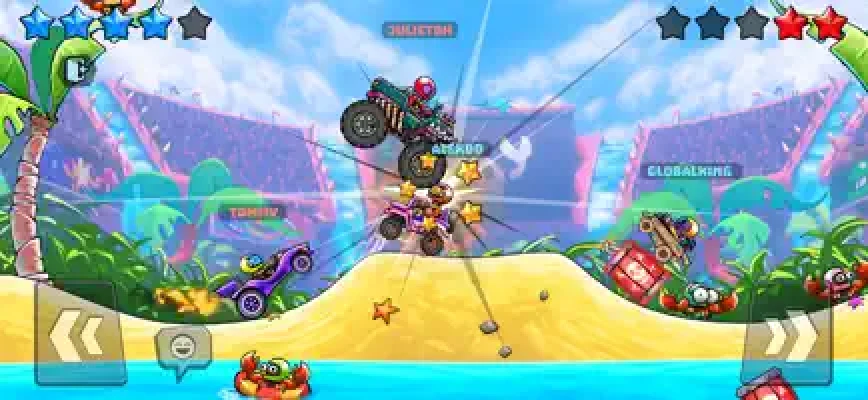The height and width of the screenshot is (400, 868).
Task: Click the exit icon below the blue stars
Action: [77, 68]
